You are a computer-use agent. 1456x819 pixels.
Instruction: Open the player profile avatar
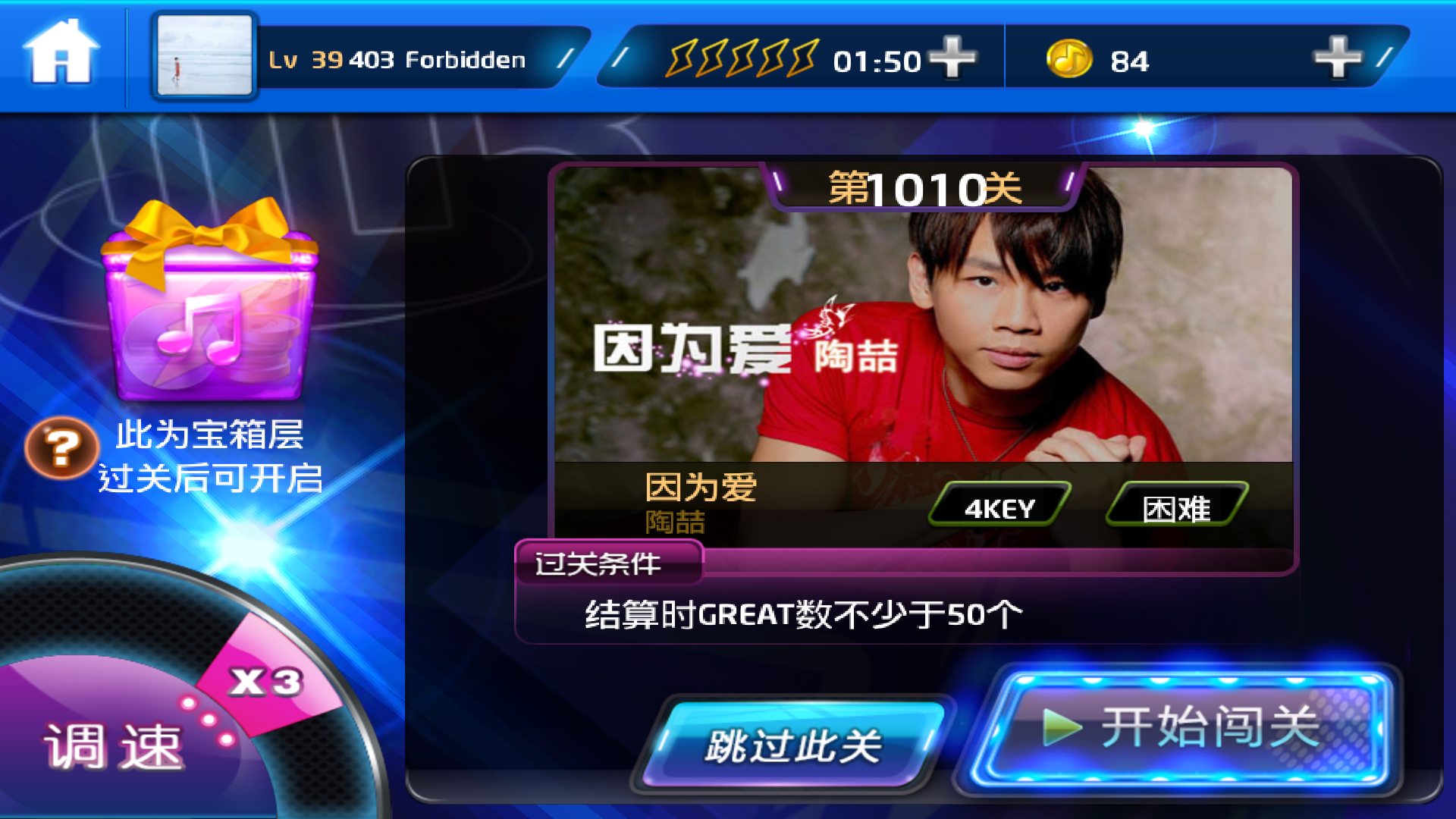click(204, 56)
